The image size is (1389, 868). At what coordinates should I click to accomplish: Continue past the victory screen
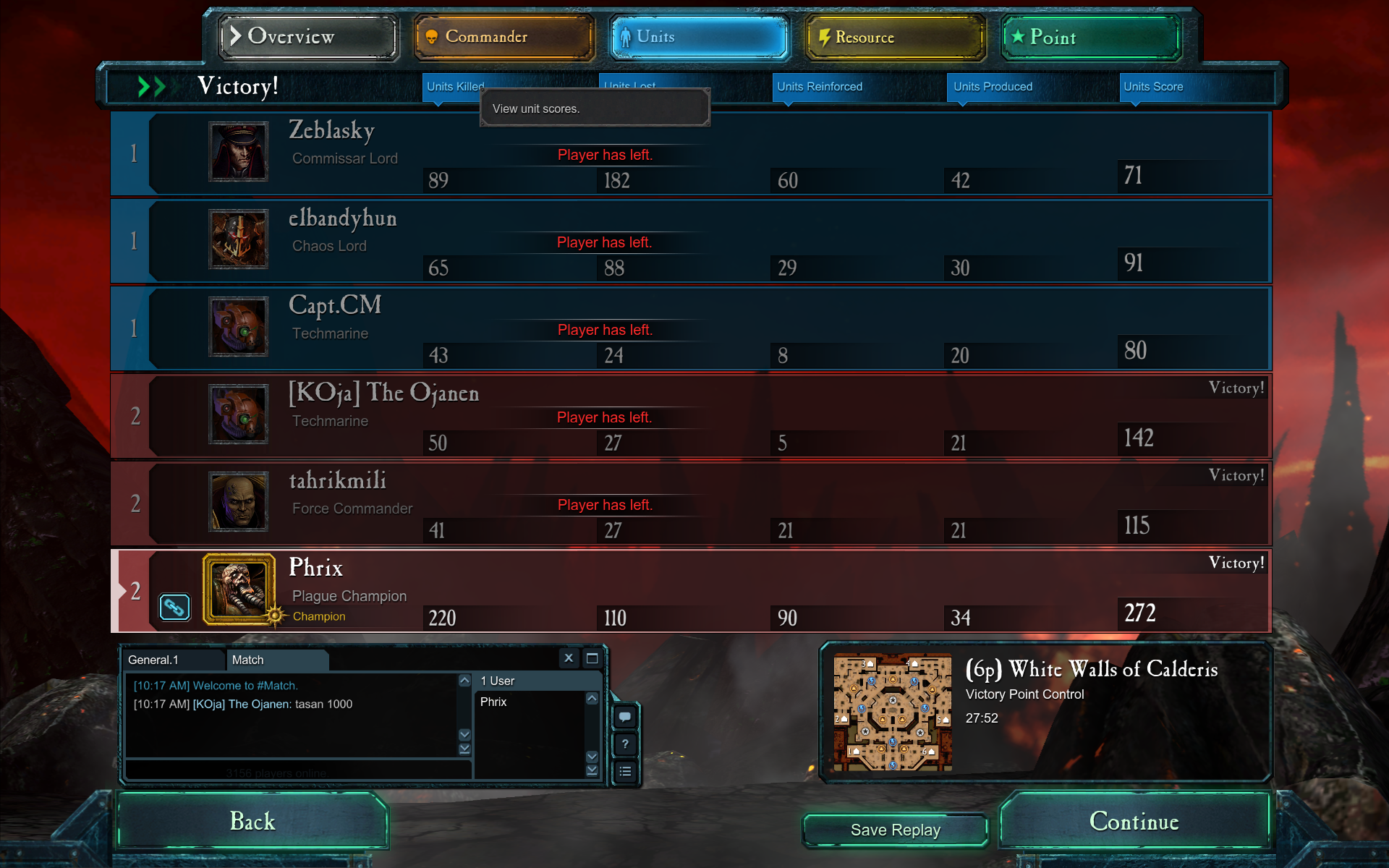click(x=1134, y=821)
